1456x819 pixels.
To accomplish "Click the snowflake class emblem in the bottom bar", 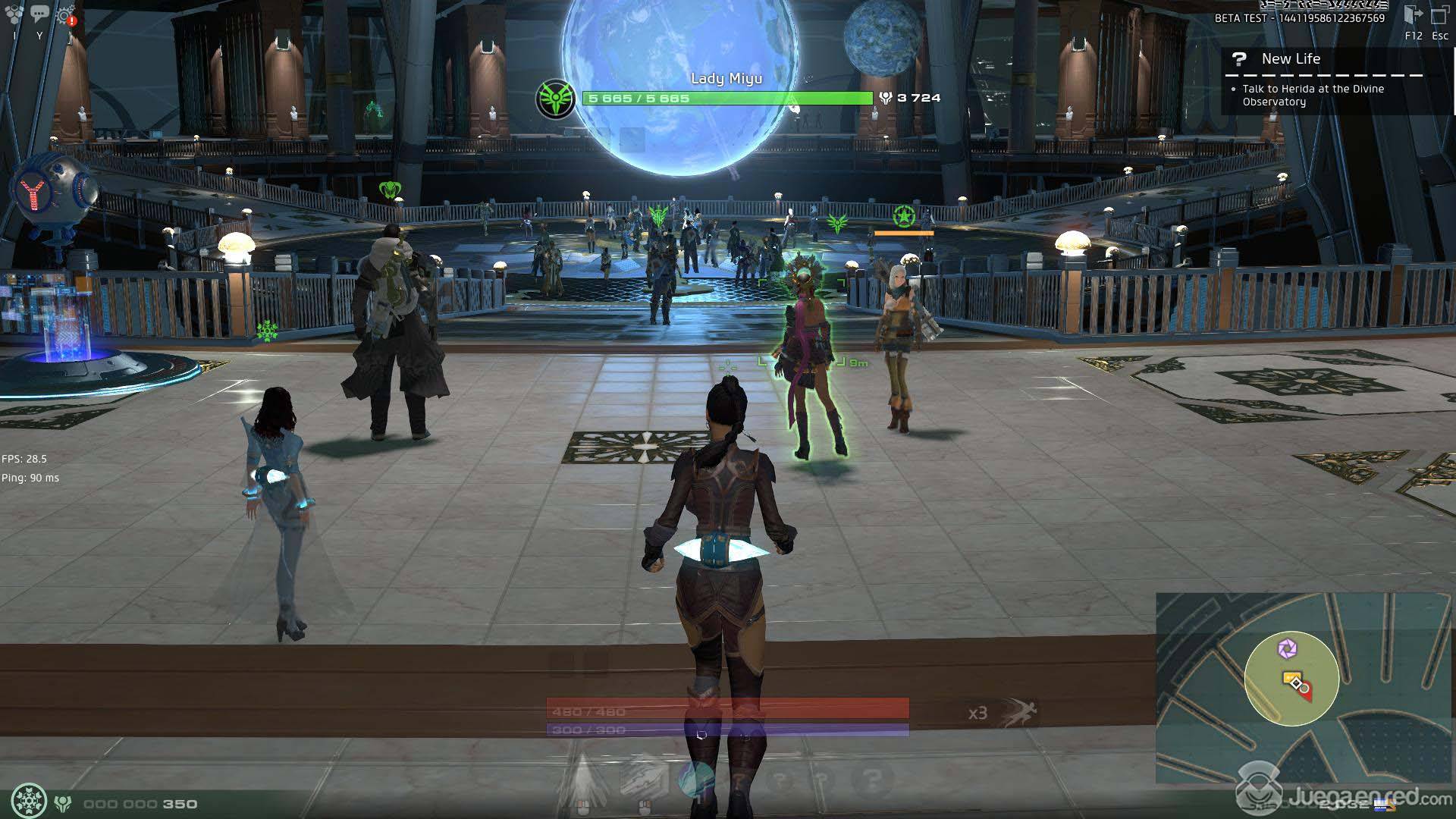I will coord(30,802).
